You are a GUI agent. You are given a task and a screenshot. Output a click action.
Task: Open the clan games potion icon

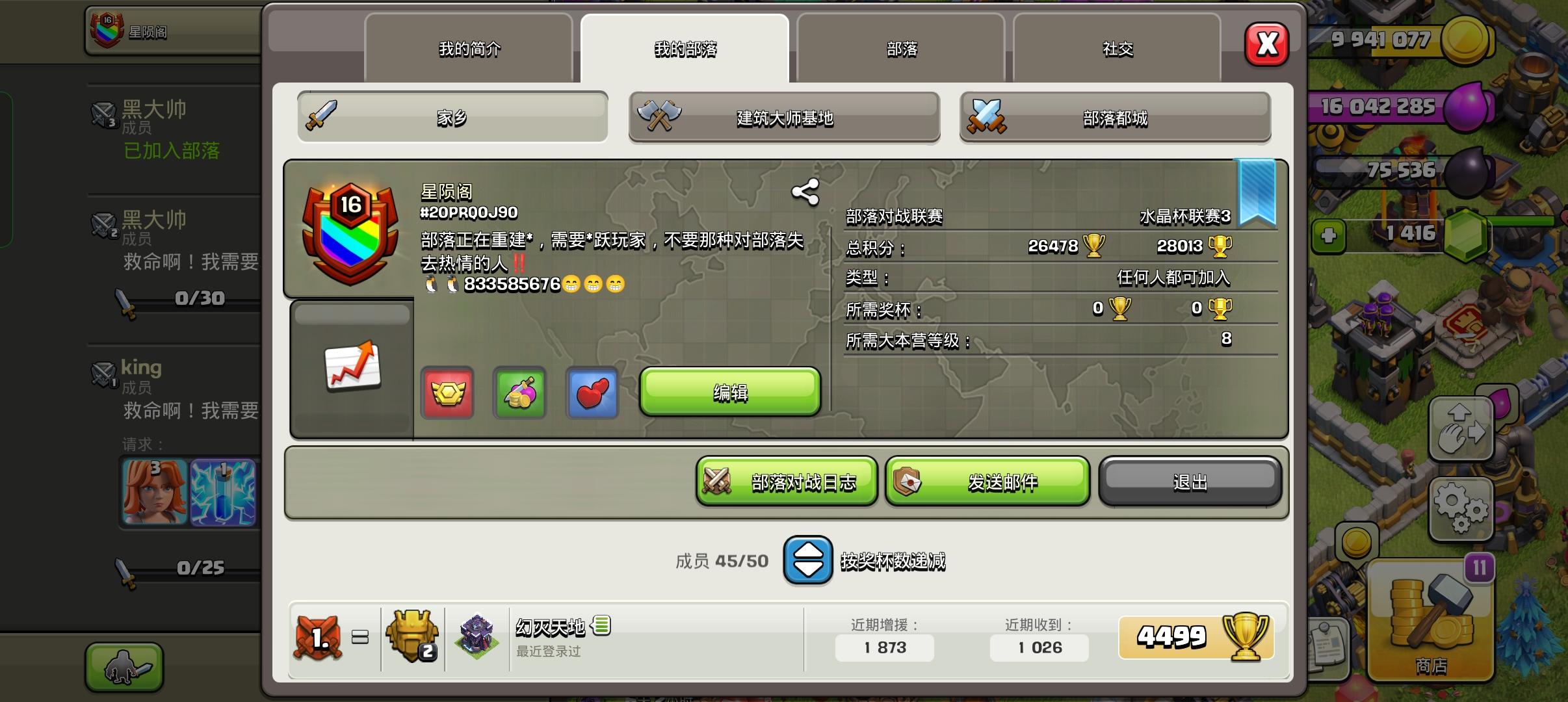(519, 393)
